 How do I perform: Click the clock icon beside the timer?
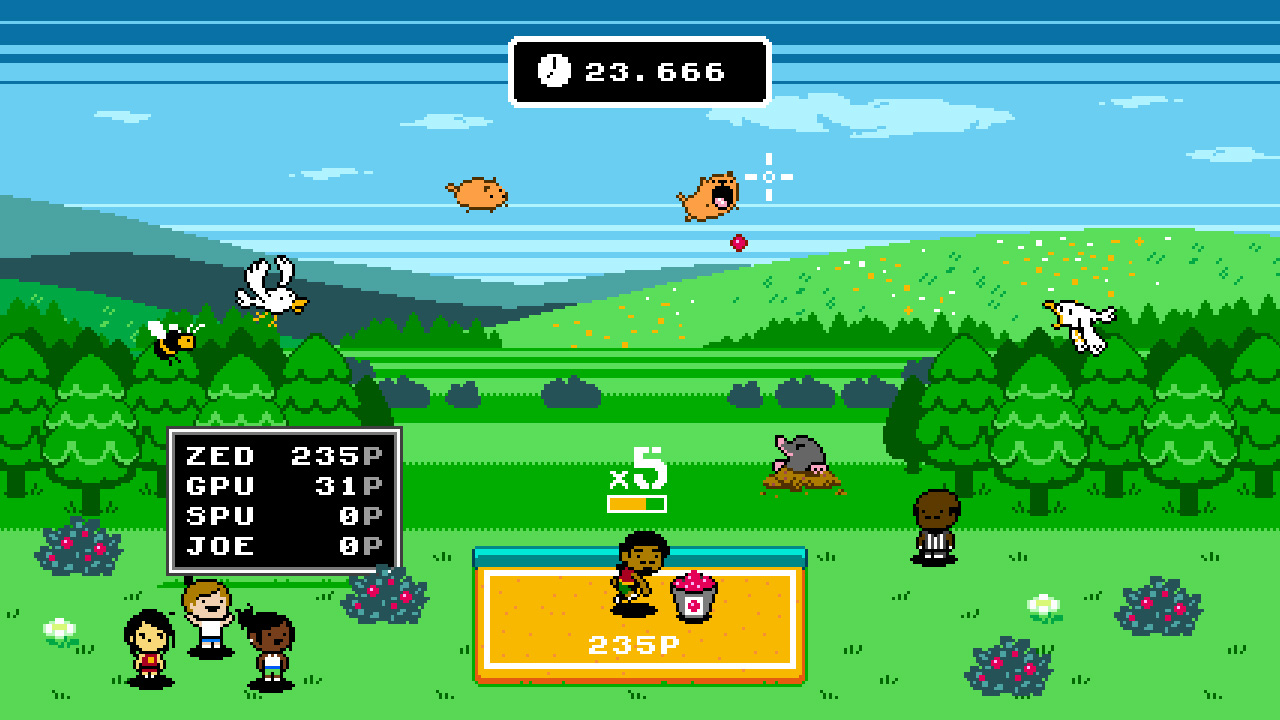click(556, 71)
